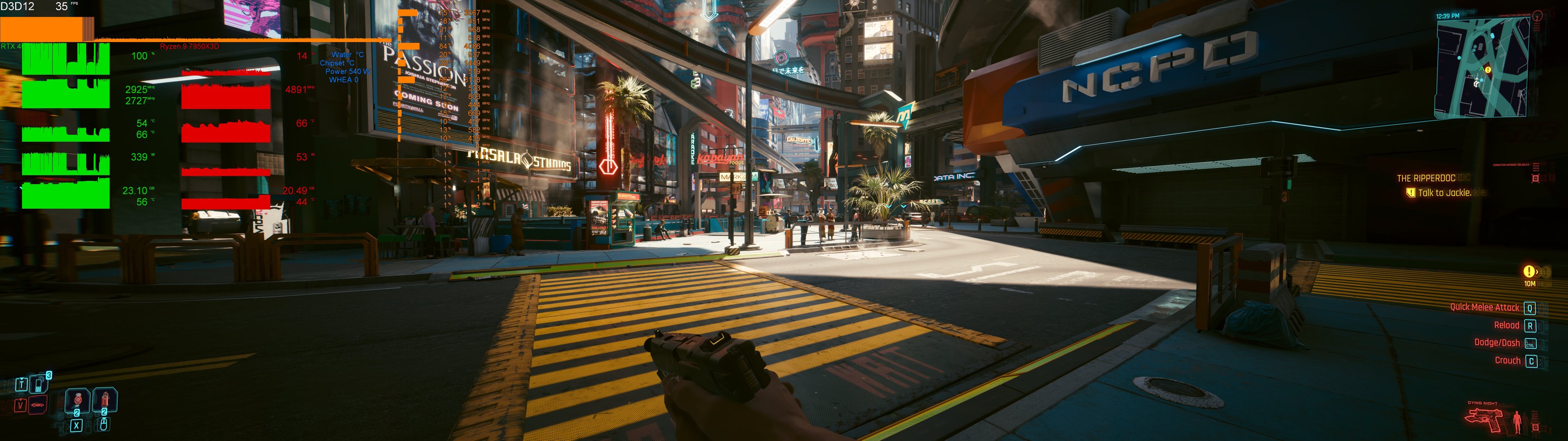Select THE RIPPERDOC quest title
1568x441 pixels.
(1426, 178)
